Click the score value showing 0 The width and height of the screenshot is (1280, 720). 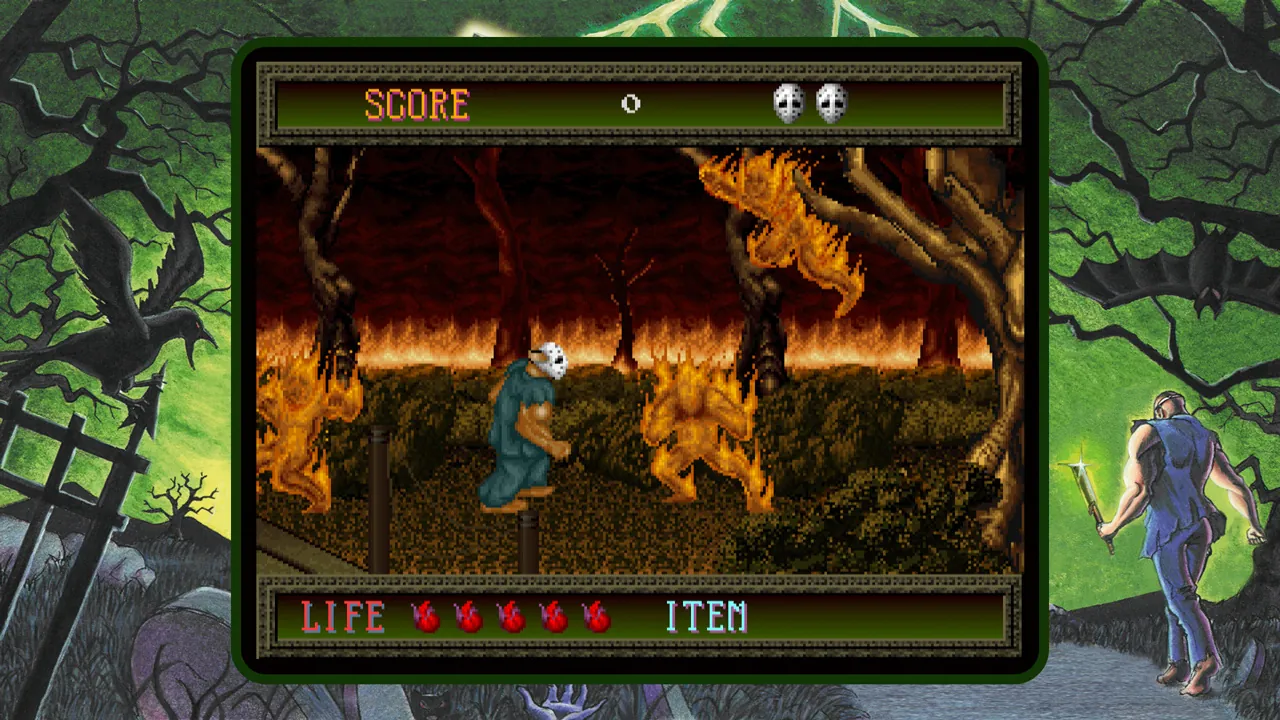coord(631,104)
